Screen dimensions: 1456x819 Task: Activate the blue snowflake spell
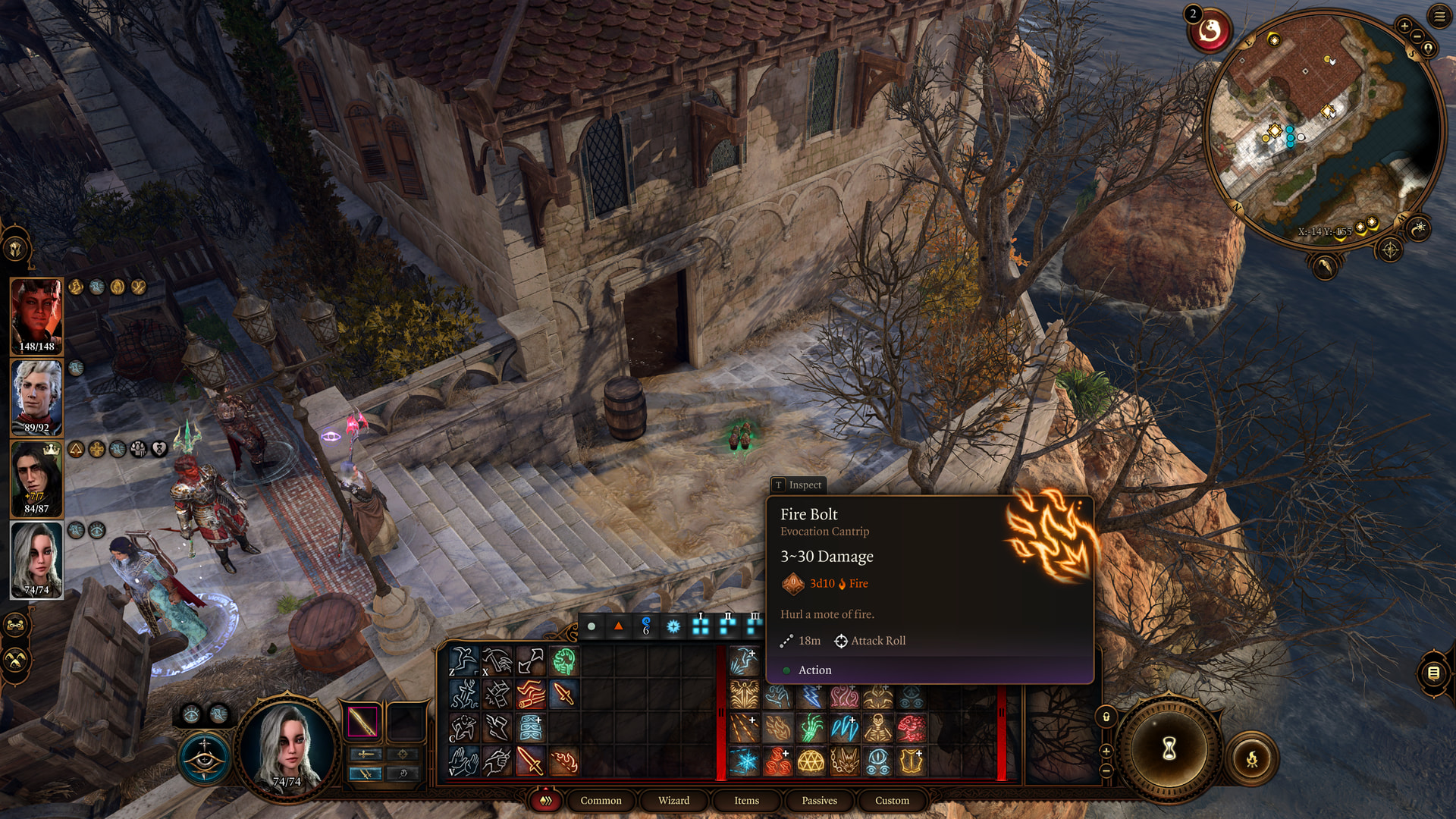[744, 761]
